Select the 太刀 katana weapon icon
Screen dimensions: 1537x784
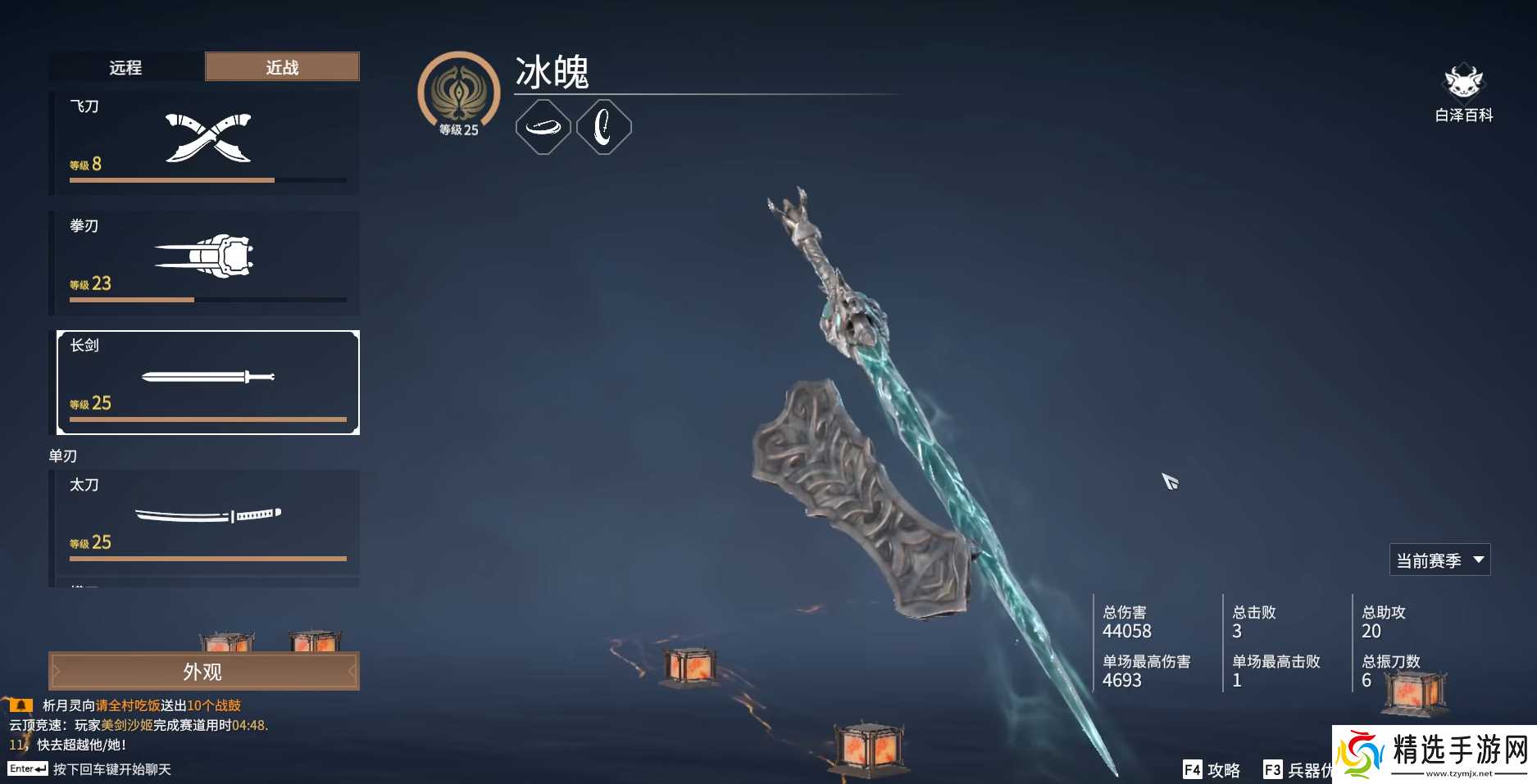pos(207,514)
